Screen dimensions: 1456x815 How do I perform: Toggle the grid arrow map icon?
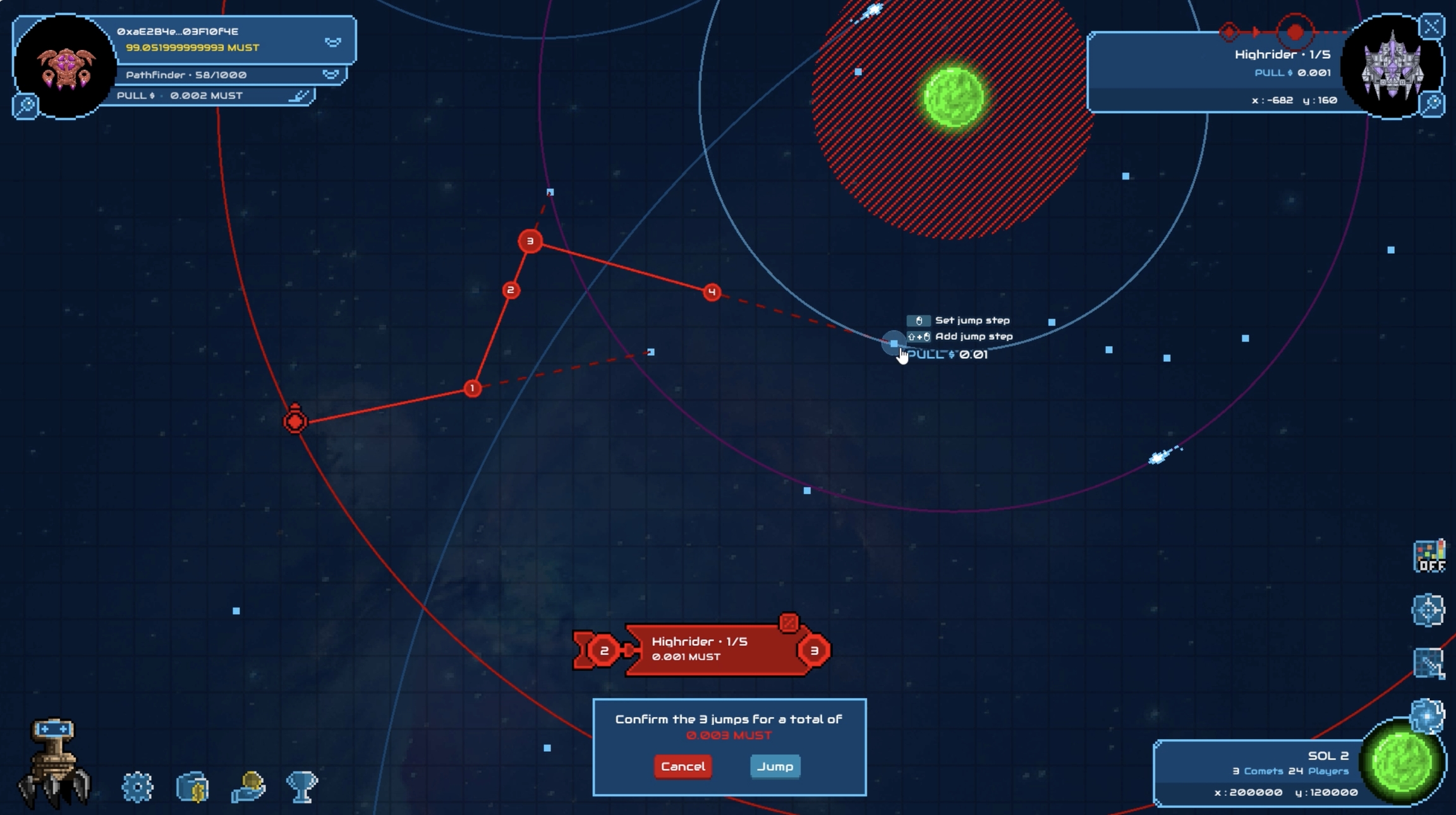coord(1428,663)
